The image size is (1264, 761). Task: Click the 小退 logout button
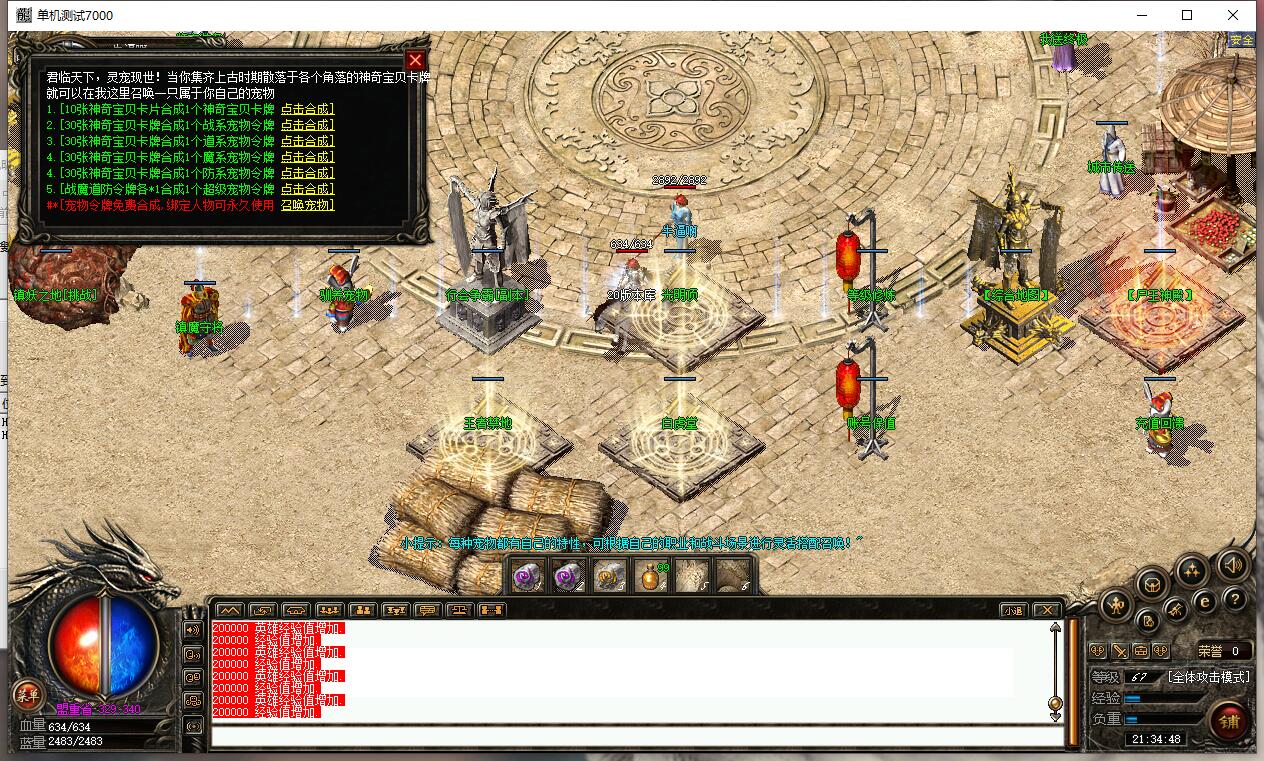1014,610
